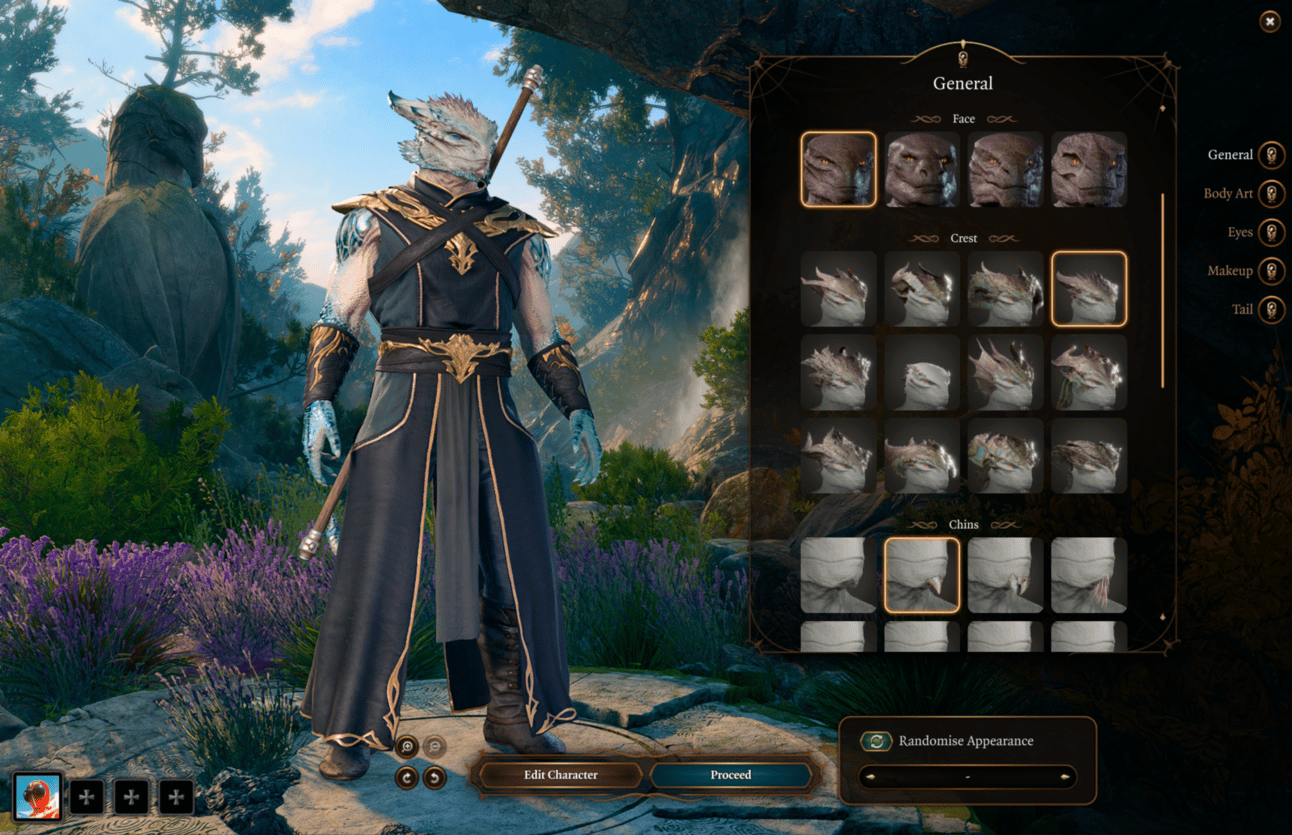The width and height of the screenshot is (1292, 835).
Task: Show the General appearance tab
Action: 1270,156
